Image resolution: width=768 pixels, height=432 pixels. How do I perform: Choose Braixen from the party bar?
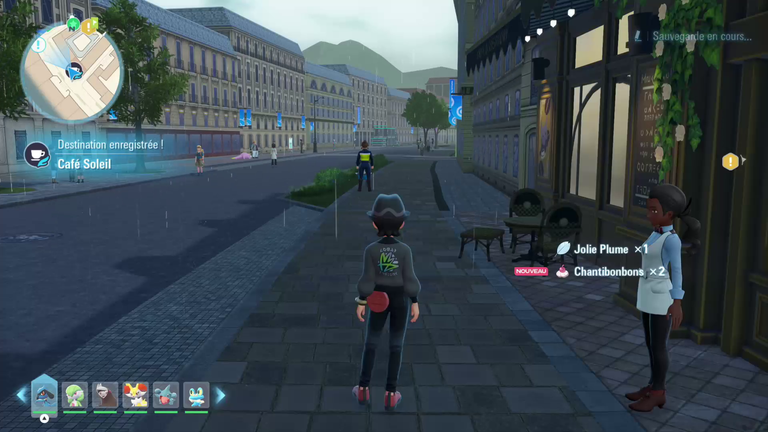[135, 396]
